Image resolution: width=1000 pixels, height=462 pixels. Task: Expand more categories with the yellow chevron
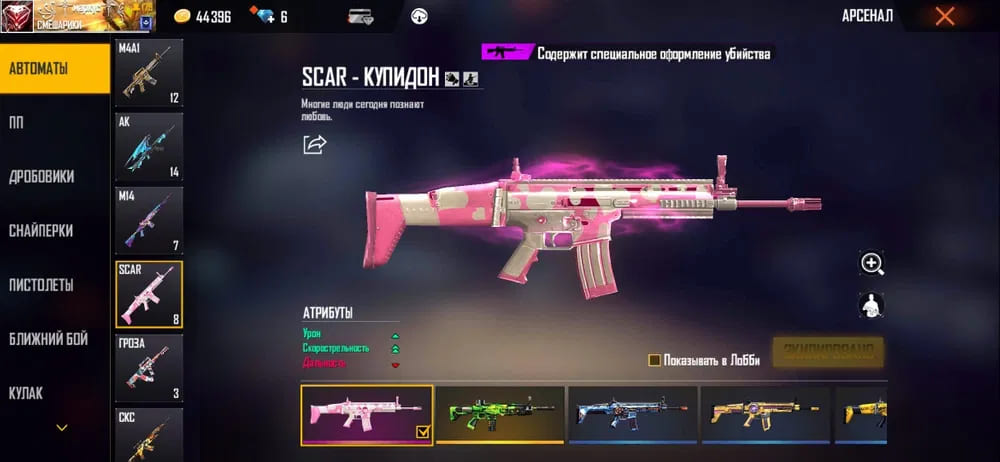click(62, 428)
